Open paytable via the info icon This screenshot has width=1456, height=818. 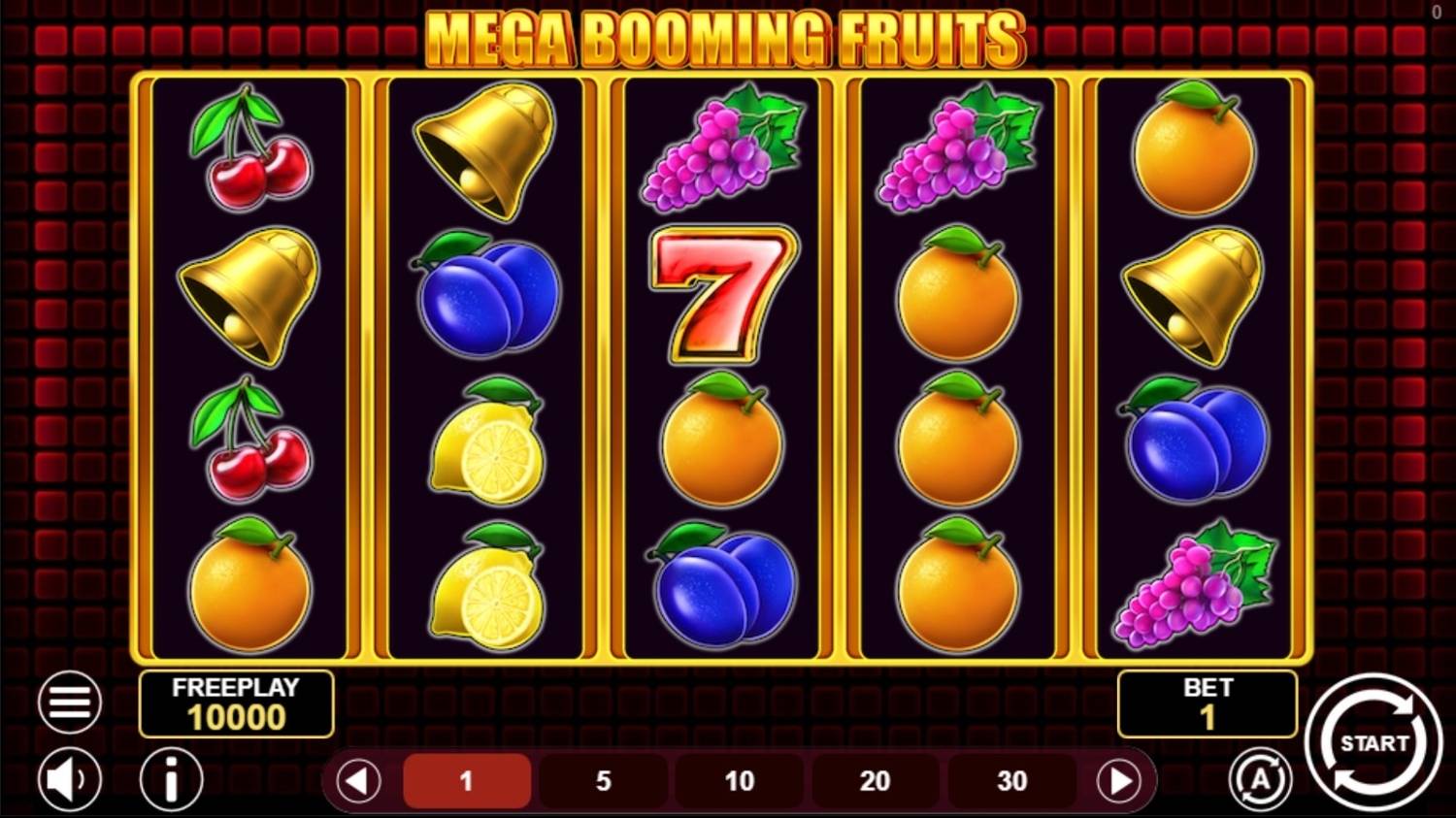171,779
